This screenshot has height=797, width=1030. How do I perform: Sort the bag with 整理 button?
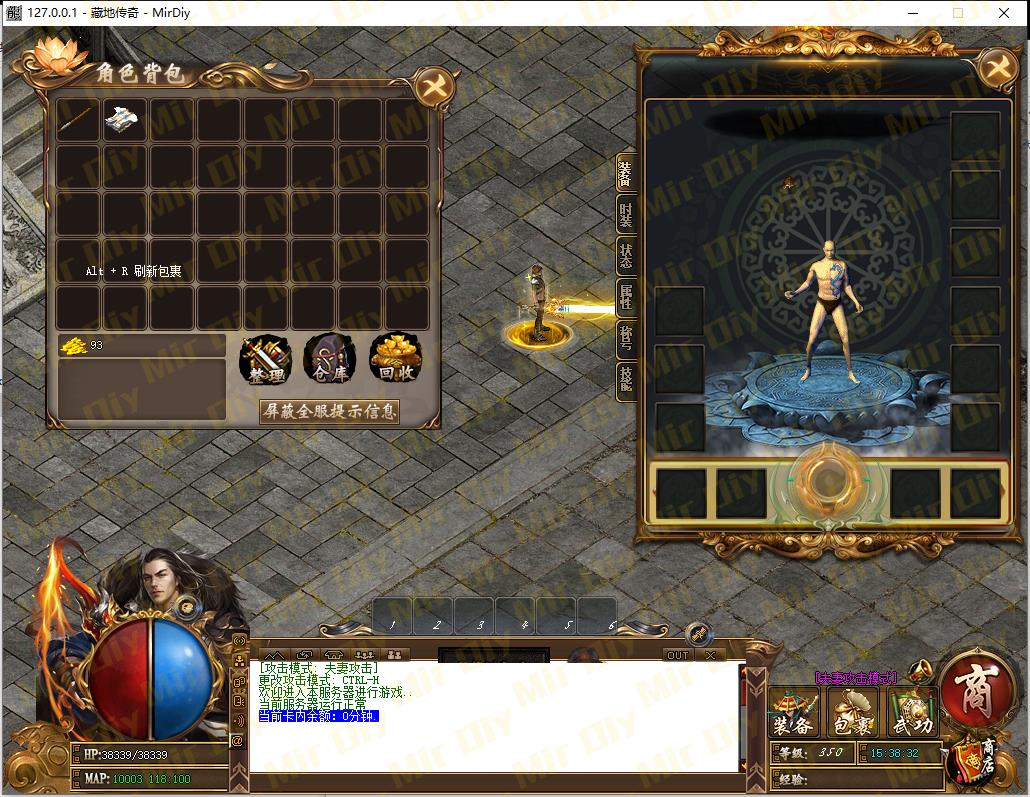pos(266,360)
